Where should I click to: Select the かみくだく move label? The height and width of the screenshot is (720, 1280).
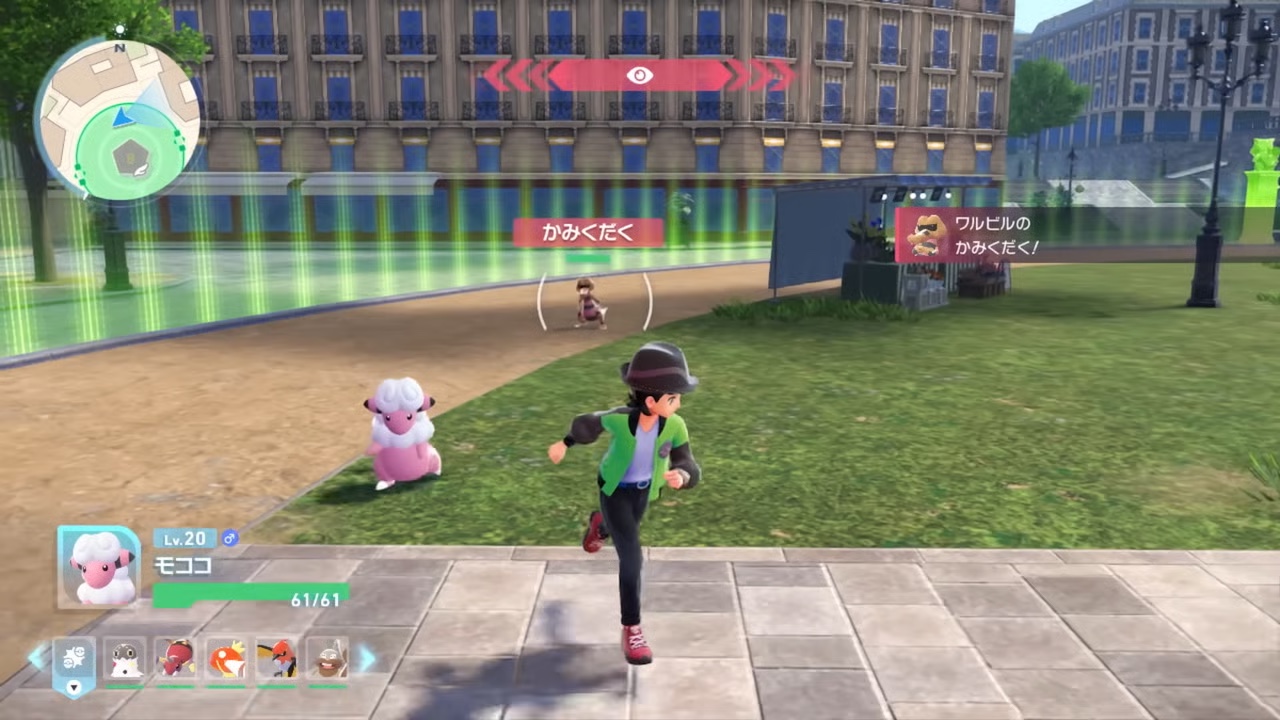coord(588,233)
